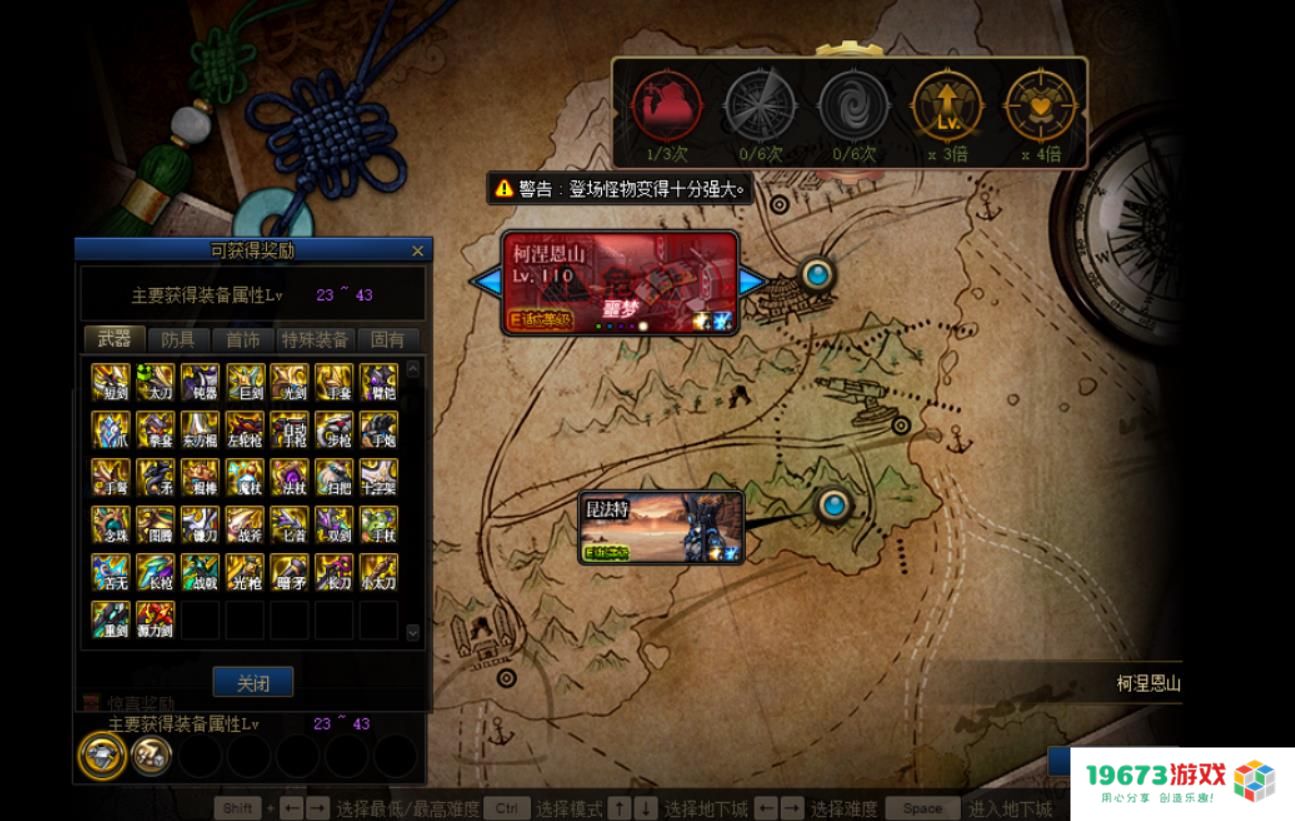Select the 短剑 weapon icon

click(x=111, y=383)
